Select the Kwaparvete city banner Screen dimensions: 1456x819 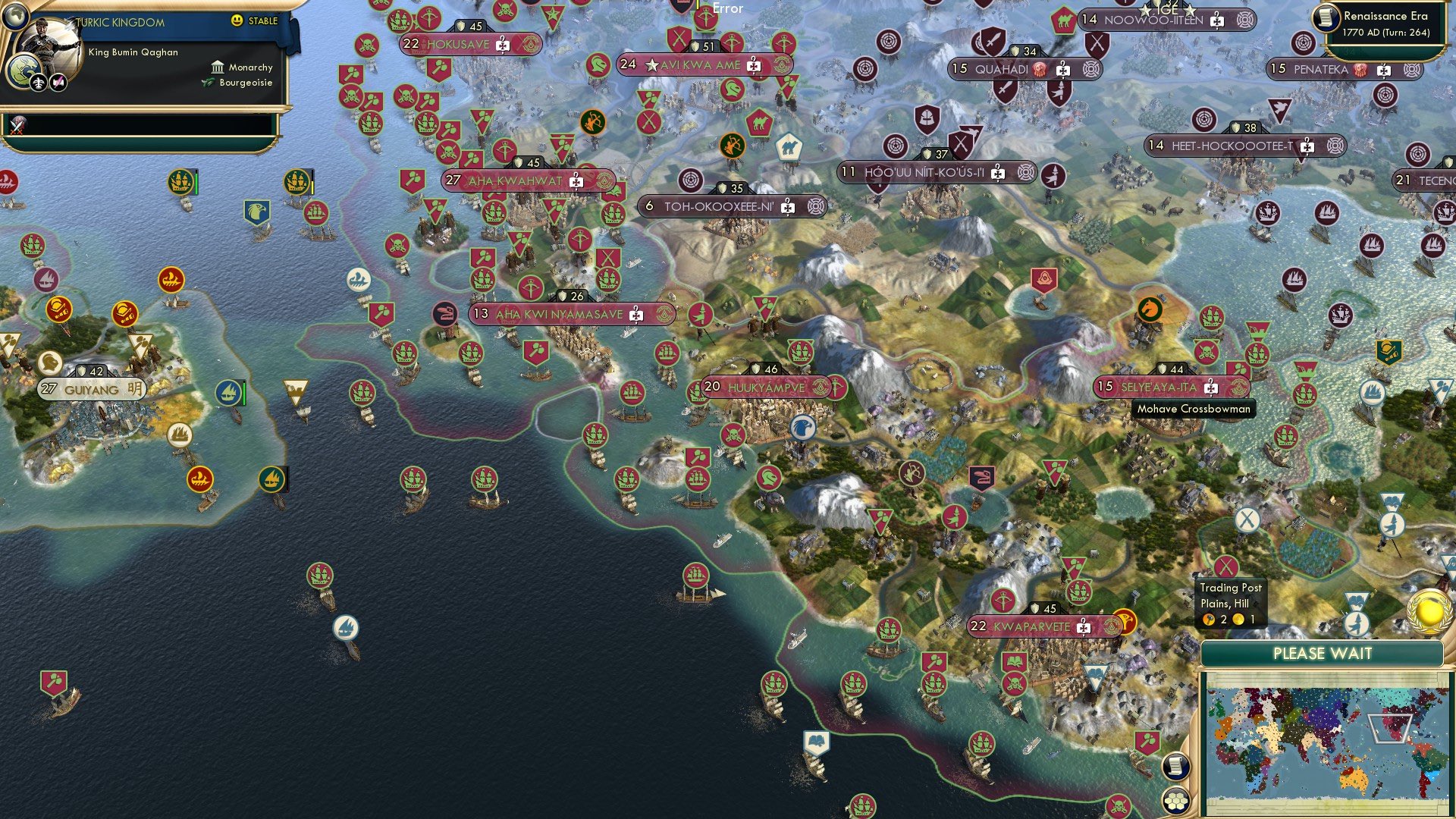tap(1037, 627)
